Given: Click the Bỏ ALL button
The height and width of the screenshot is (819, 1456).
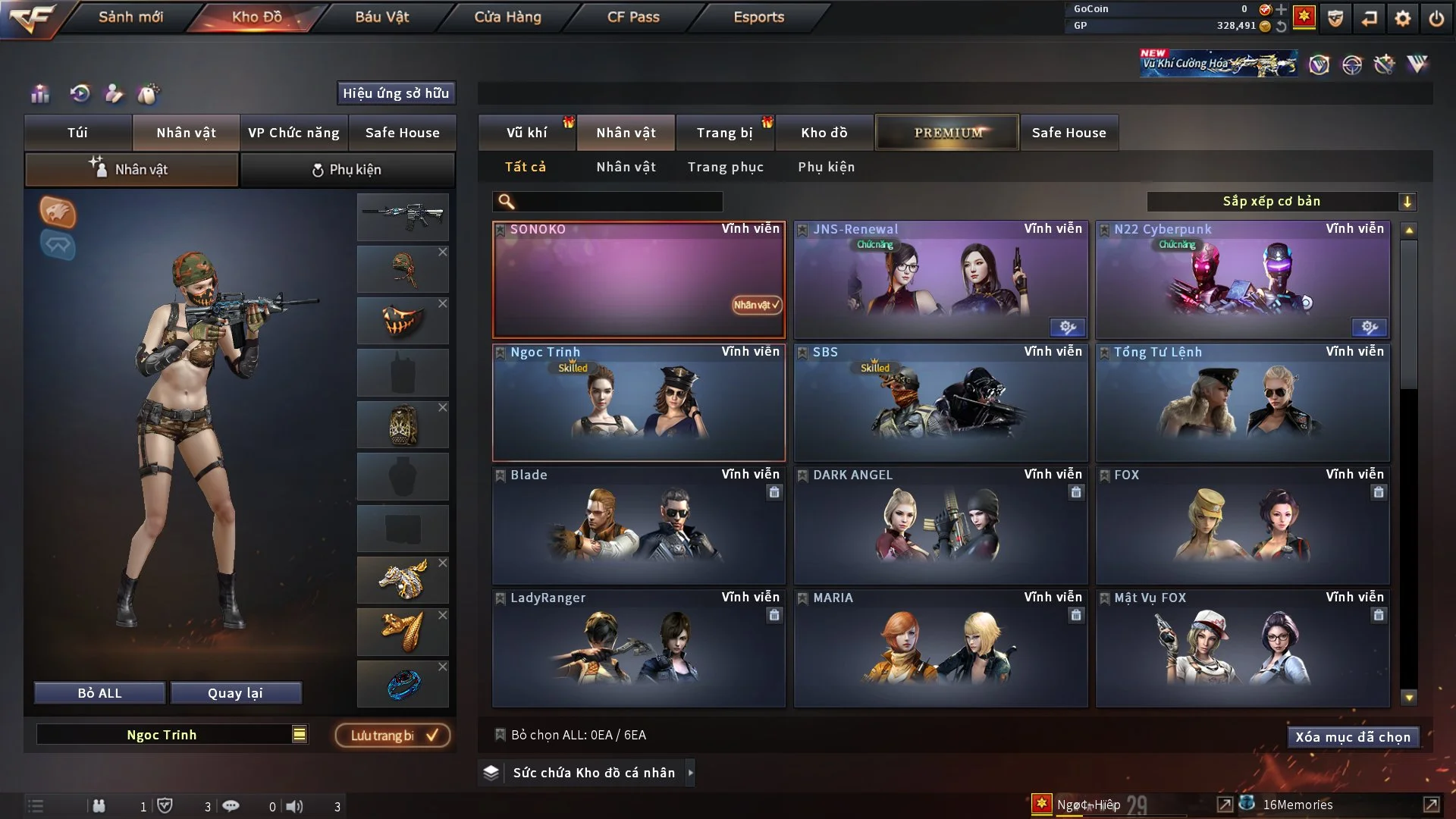Looking at the screenshot, I should pyautogui.click(x=99, y=693).
